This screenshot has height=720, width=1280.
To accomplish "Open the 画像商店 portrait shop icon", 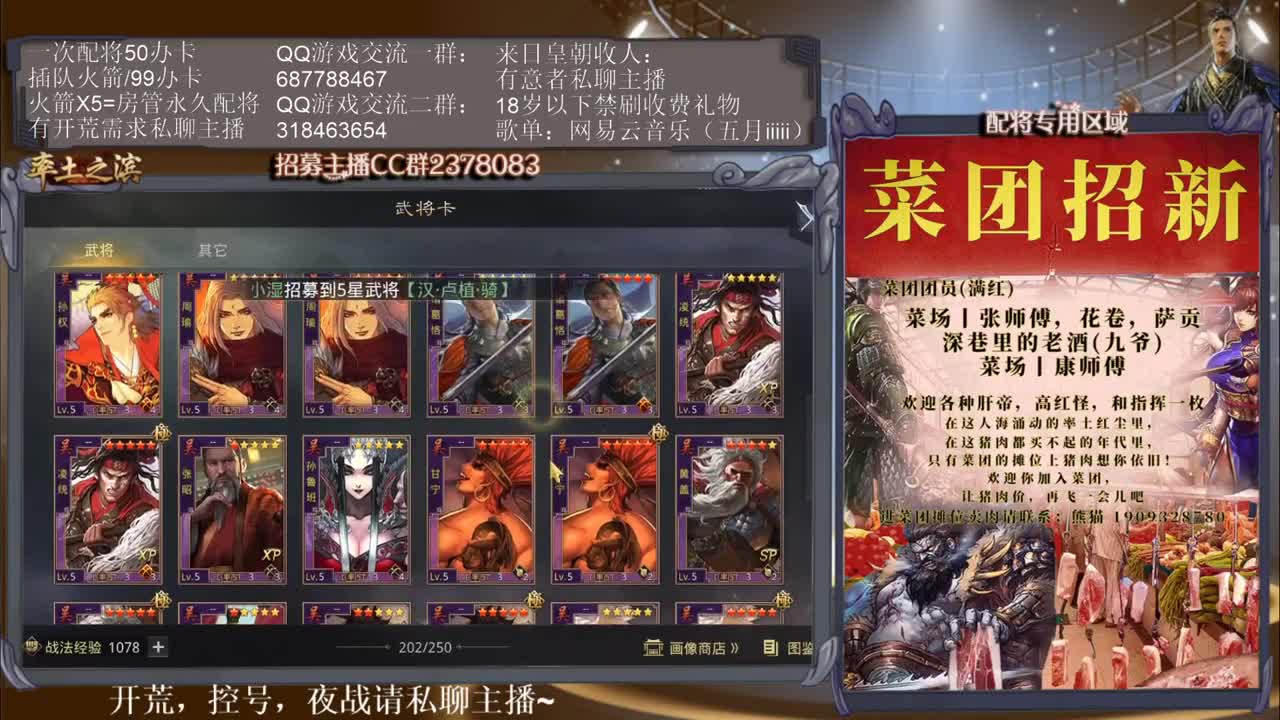I will click(653, 648).
